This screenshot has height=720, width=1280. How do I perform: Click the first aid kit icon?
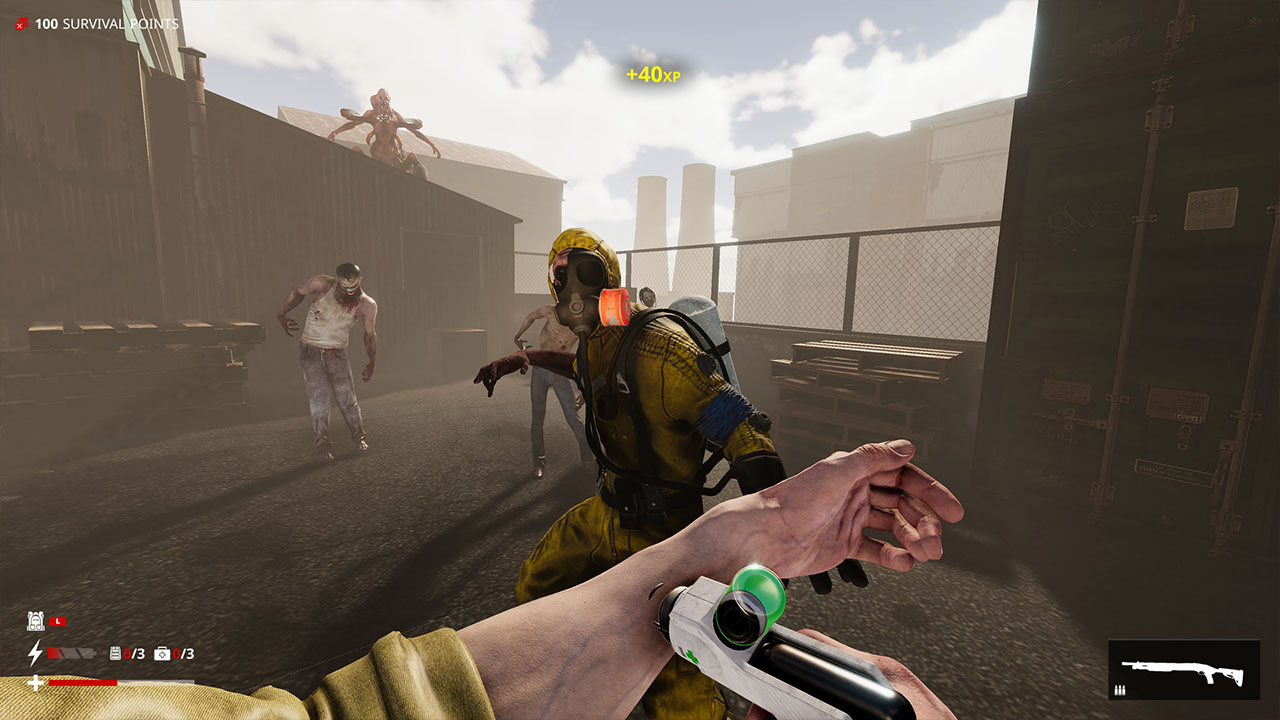tap(162, 653)
